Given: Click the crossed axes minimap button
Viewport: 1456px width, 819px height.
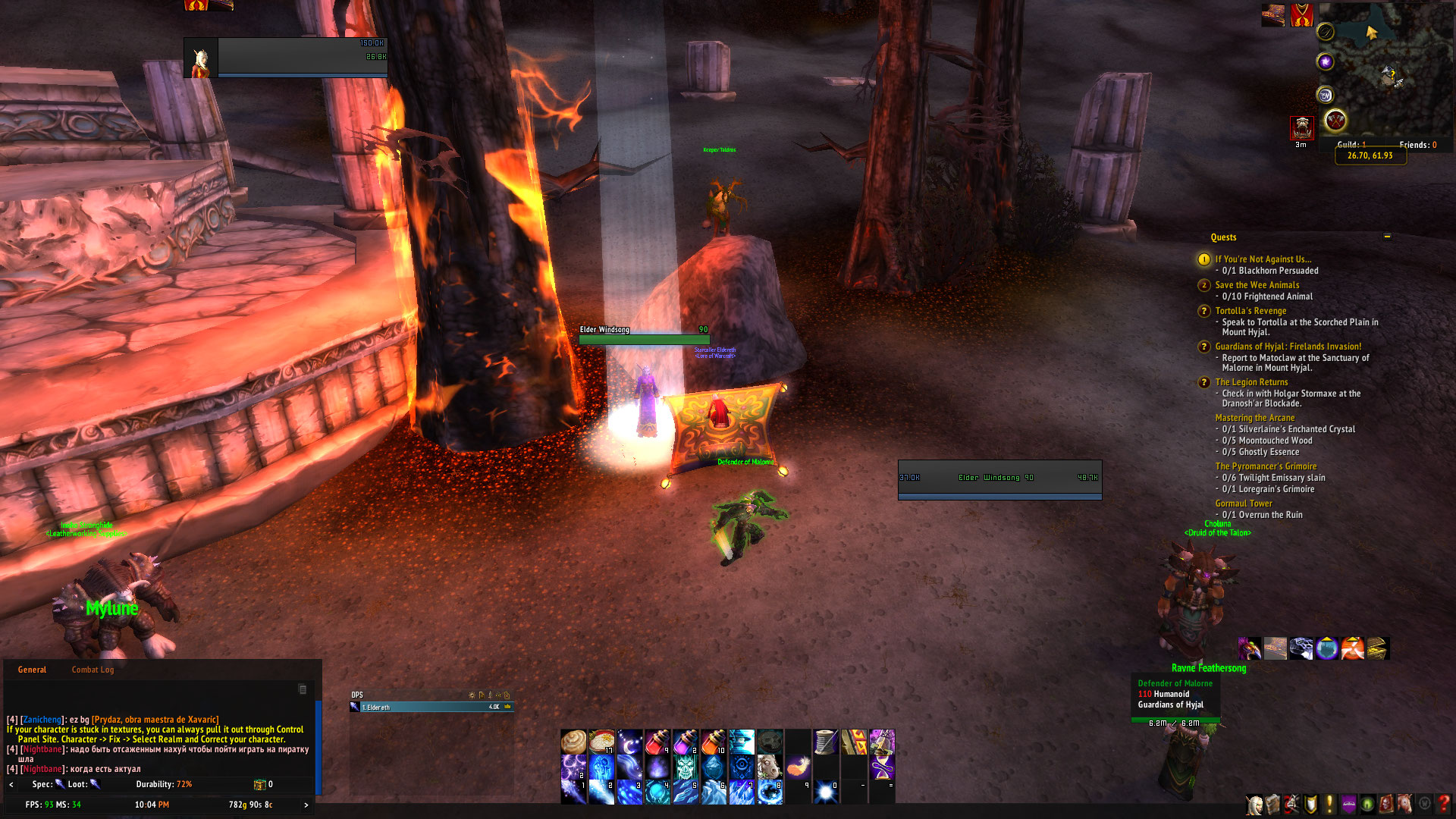Looking at the screenshot, I should coord(1335,120).
